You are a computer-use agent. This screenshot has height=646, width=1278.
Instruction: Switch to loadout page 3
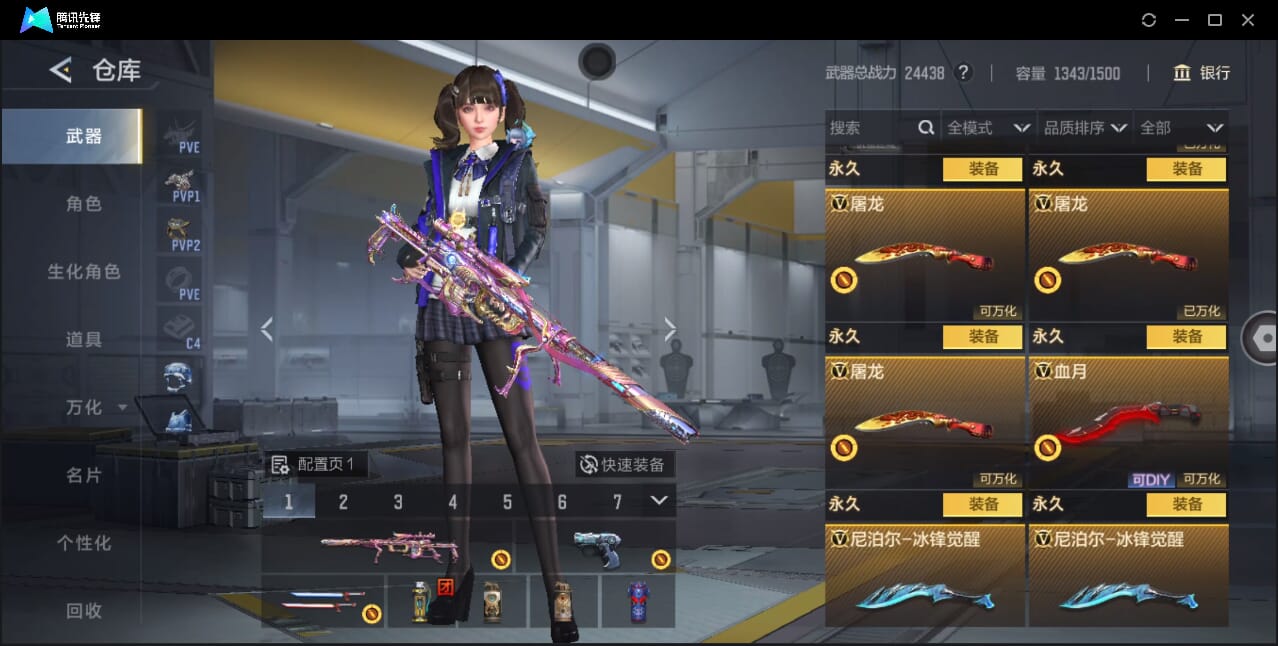coord(398,502)
